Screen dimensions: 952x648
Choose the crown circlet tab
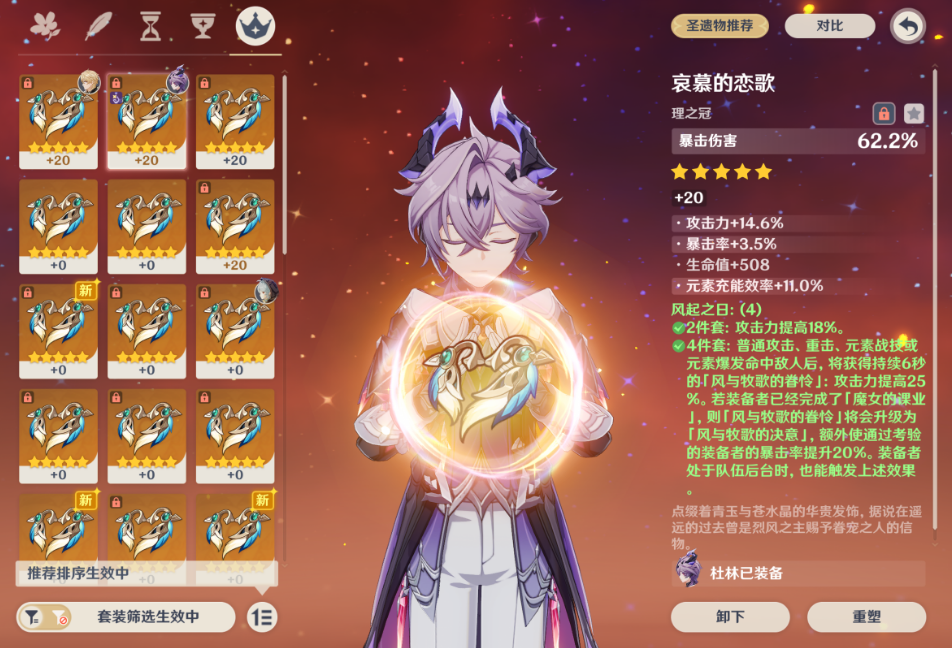[x=255, y=26]
